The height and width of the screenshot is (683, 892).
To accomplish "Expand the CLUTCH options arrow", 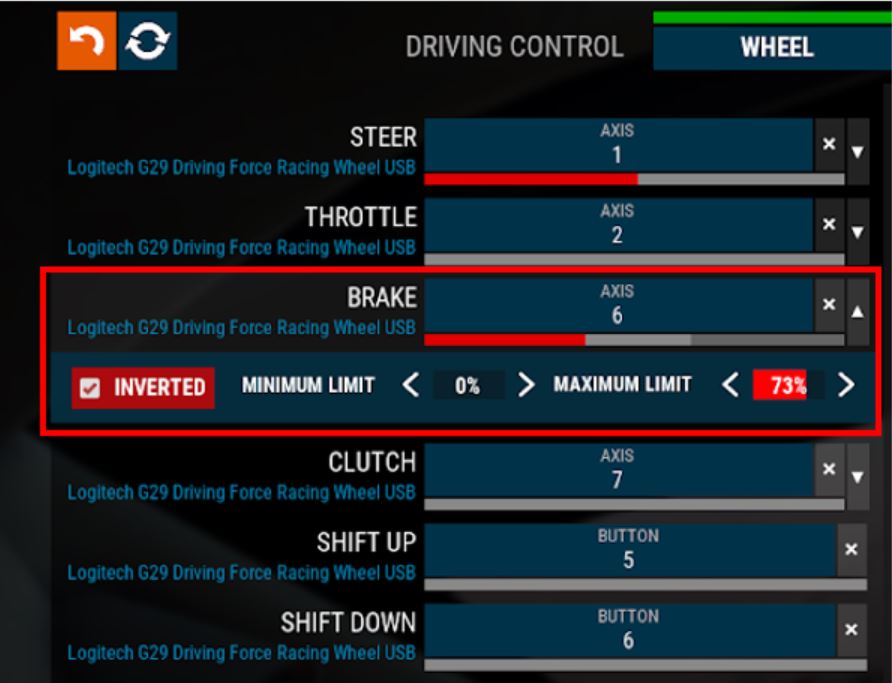I will (x=858, y=477).
